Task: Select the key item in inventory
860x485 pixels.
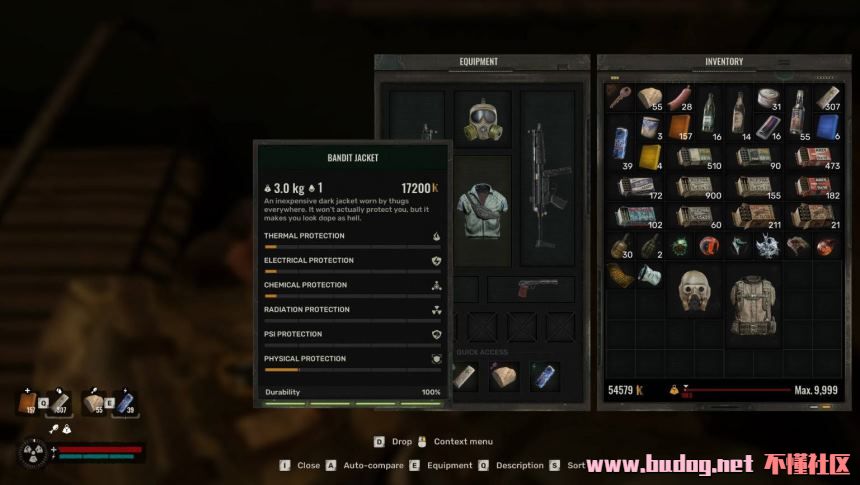Action: pyautogui.click(x=620, y=98)
